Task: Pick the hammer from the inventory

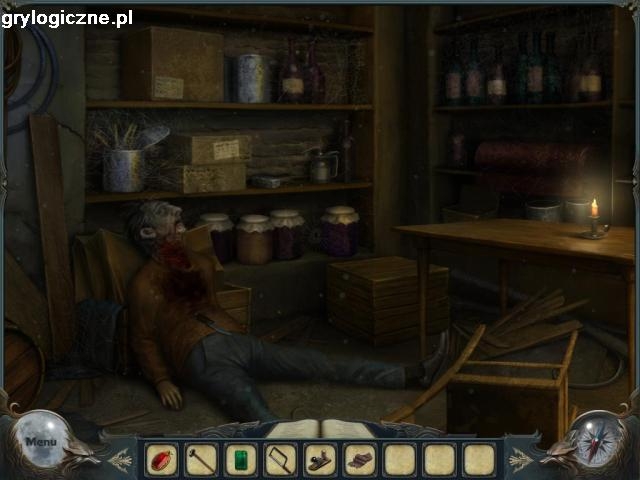Action: (200, 460)
